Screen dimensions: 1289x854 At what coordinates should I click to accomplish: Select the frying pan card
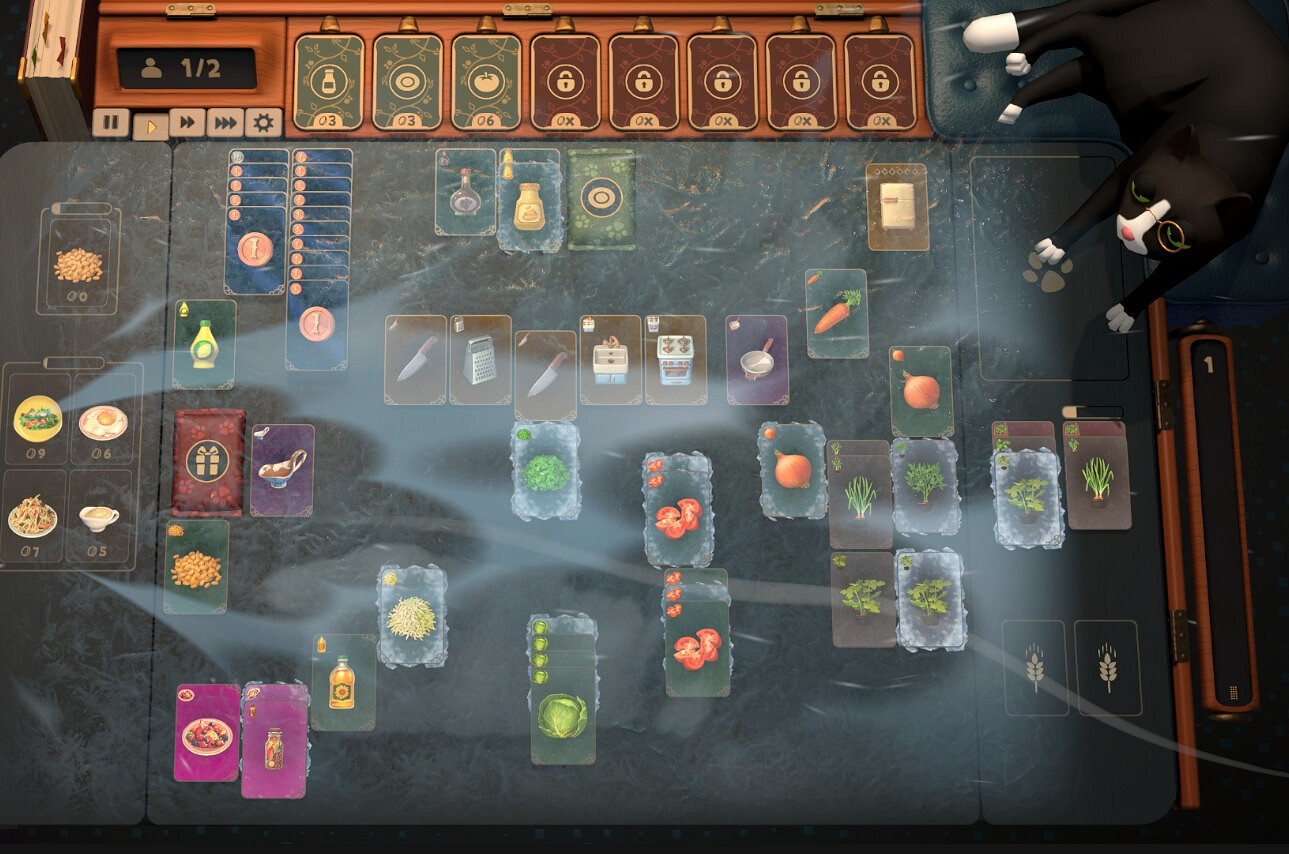pyautogui.click(x=757, y=360)
